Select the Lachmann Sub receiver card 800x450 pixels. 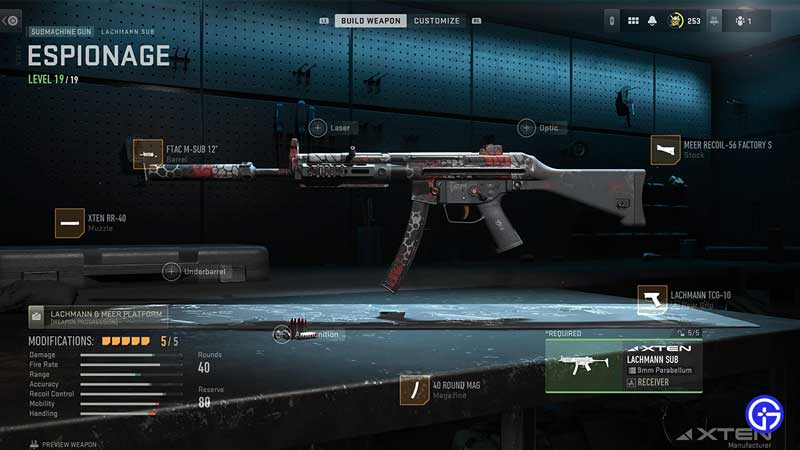pos(623,365)
